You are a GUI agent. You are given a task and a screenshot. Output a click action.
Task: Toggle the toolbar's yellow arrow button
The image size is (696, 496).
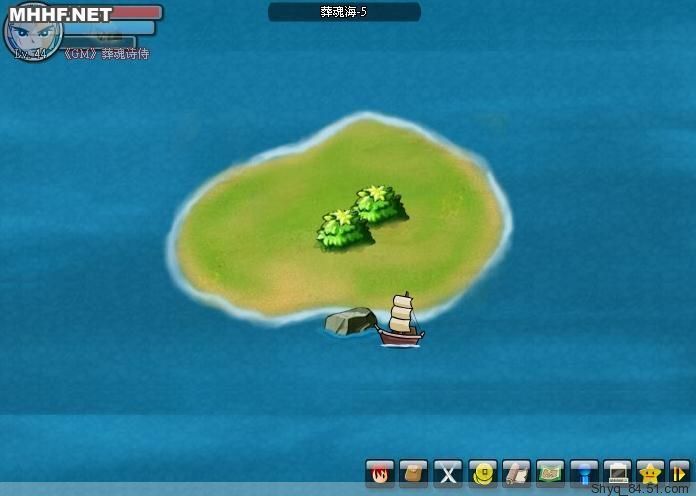tap(680, 472)
